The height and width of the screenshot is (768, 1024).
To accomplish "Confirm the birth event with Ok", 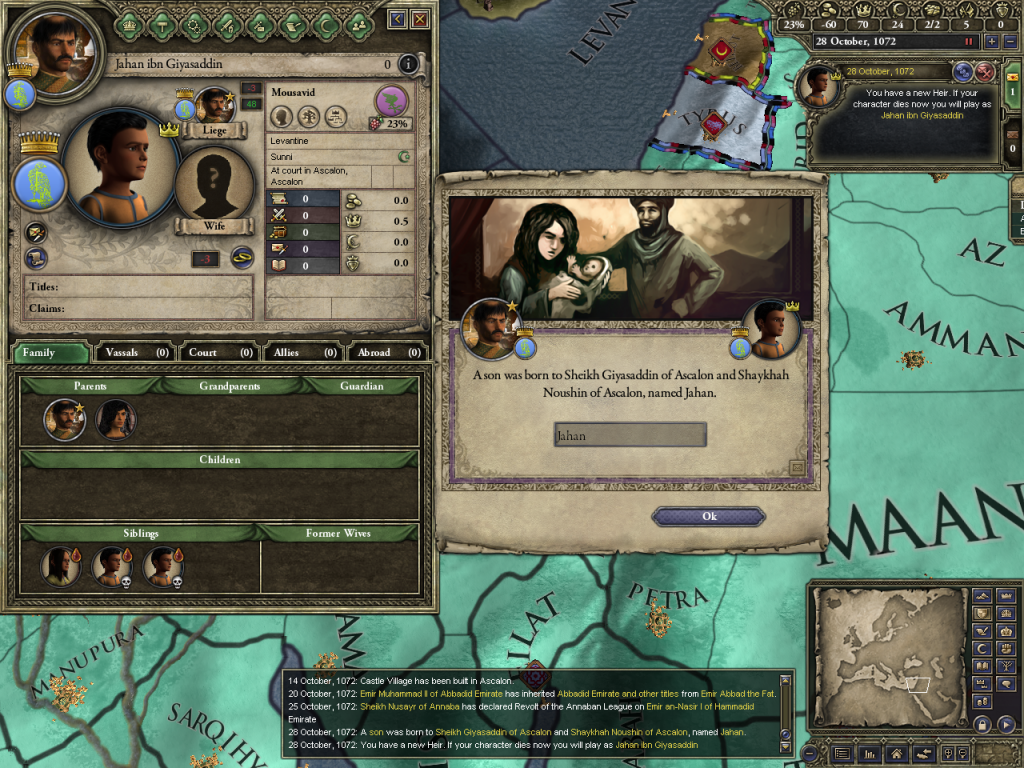I will click(x=708, y=516).
